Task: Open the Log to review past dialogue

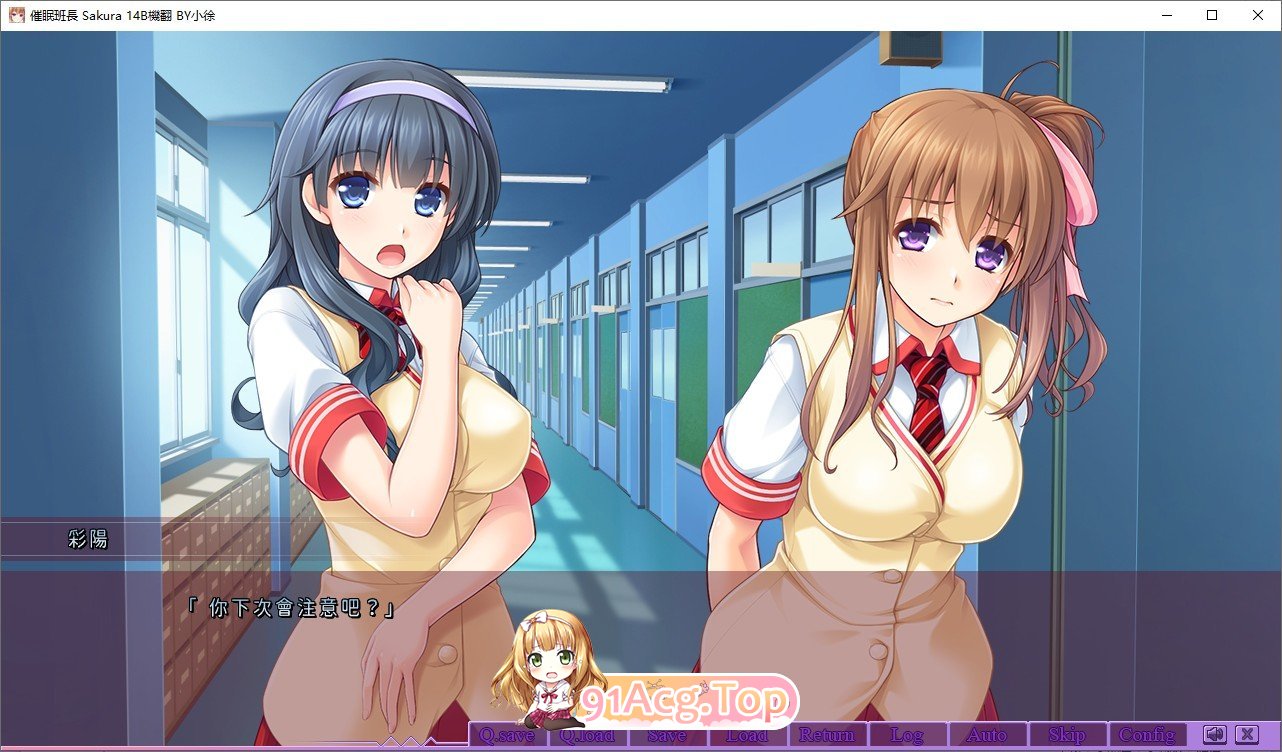Action: pos(907,733)
